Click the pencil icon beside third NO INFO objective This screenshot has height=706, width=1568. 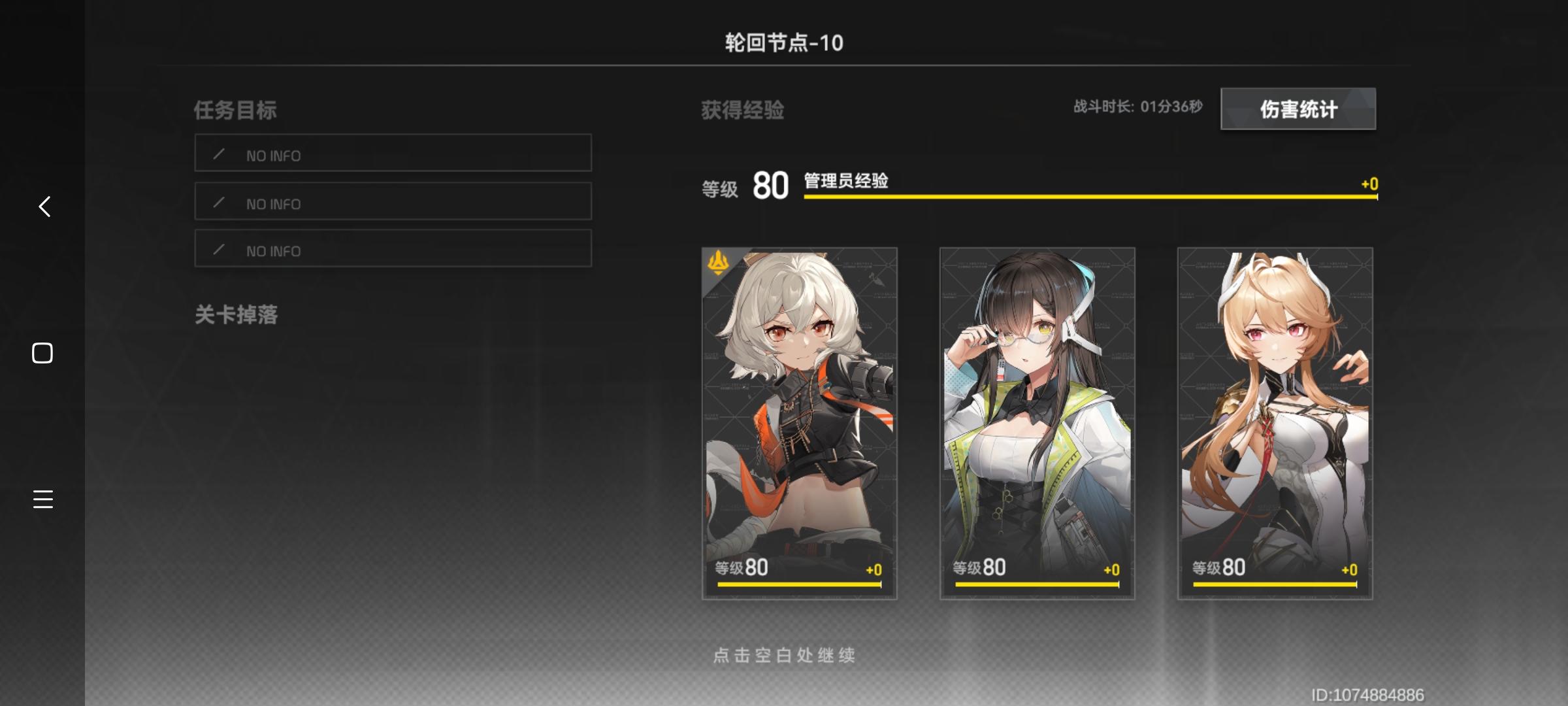point(218,250)
